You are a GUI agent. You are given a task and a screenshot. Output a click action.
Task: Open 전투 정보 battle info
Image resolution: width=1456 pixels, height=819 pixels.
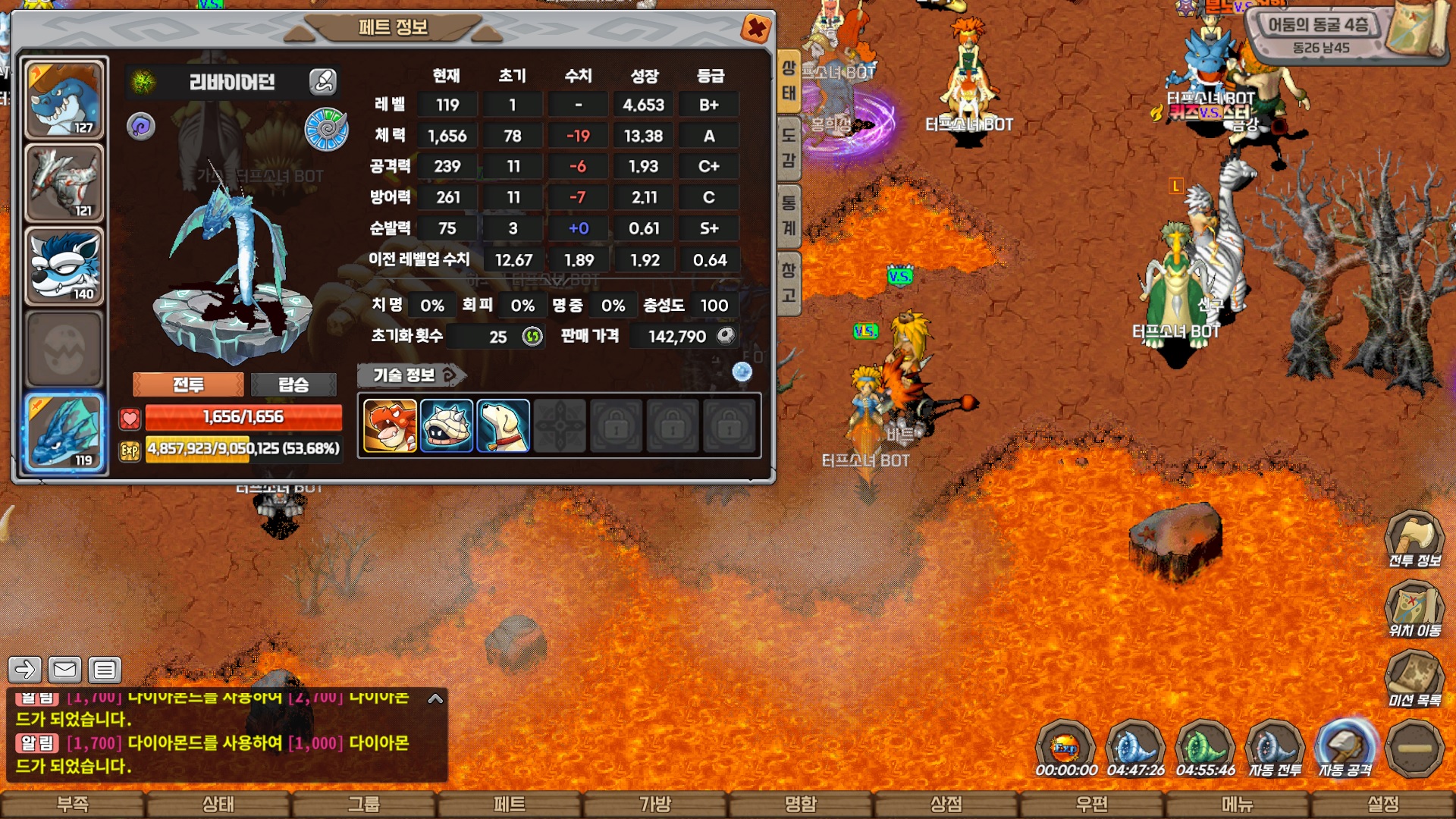click(x=1414, y=540)
